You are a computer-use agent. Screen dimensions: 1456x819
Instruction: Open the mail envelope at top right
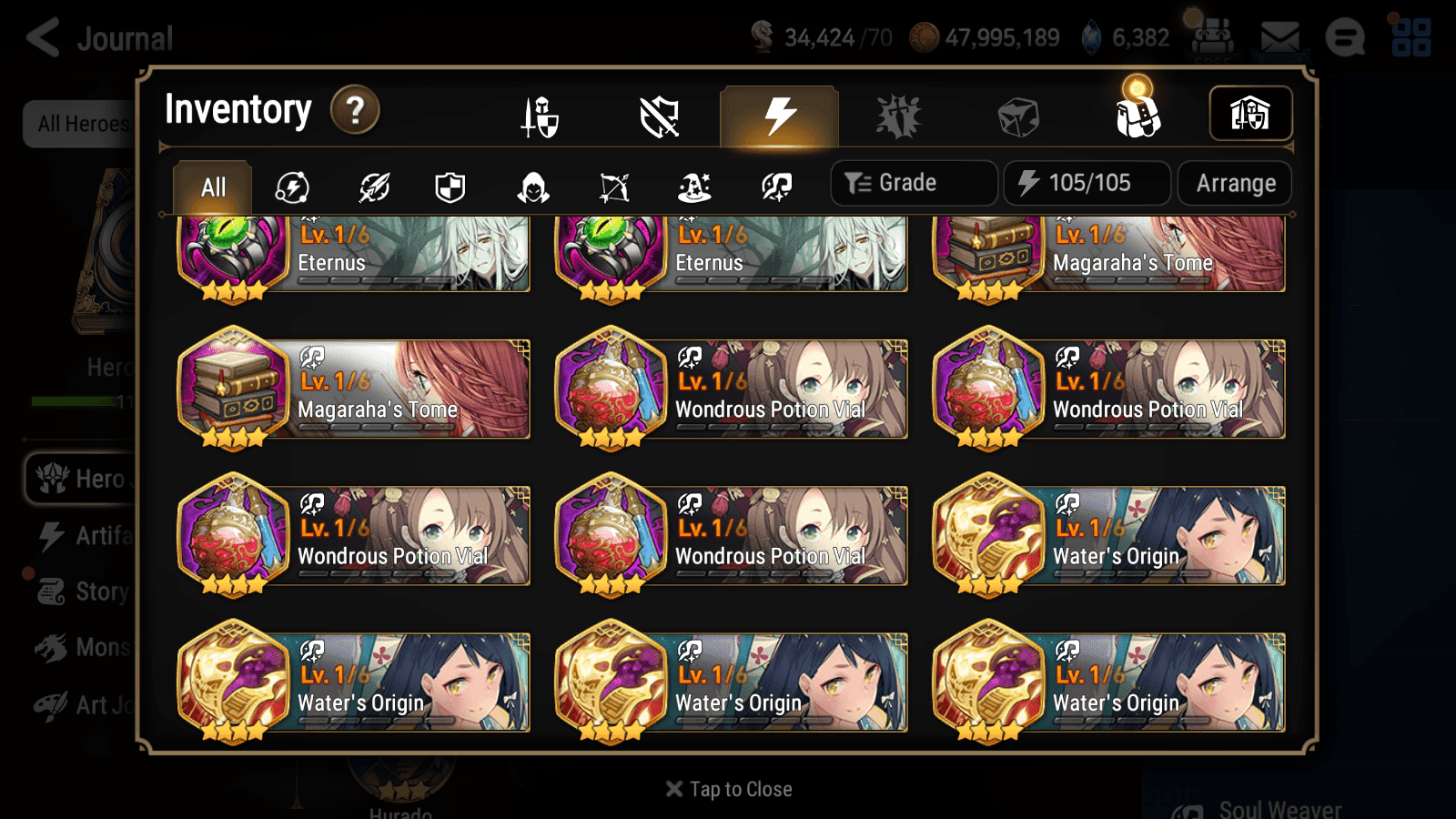point(1279,35)
